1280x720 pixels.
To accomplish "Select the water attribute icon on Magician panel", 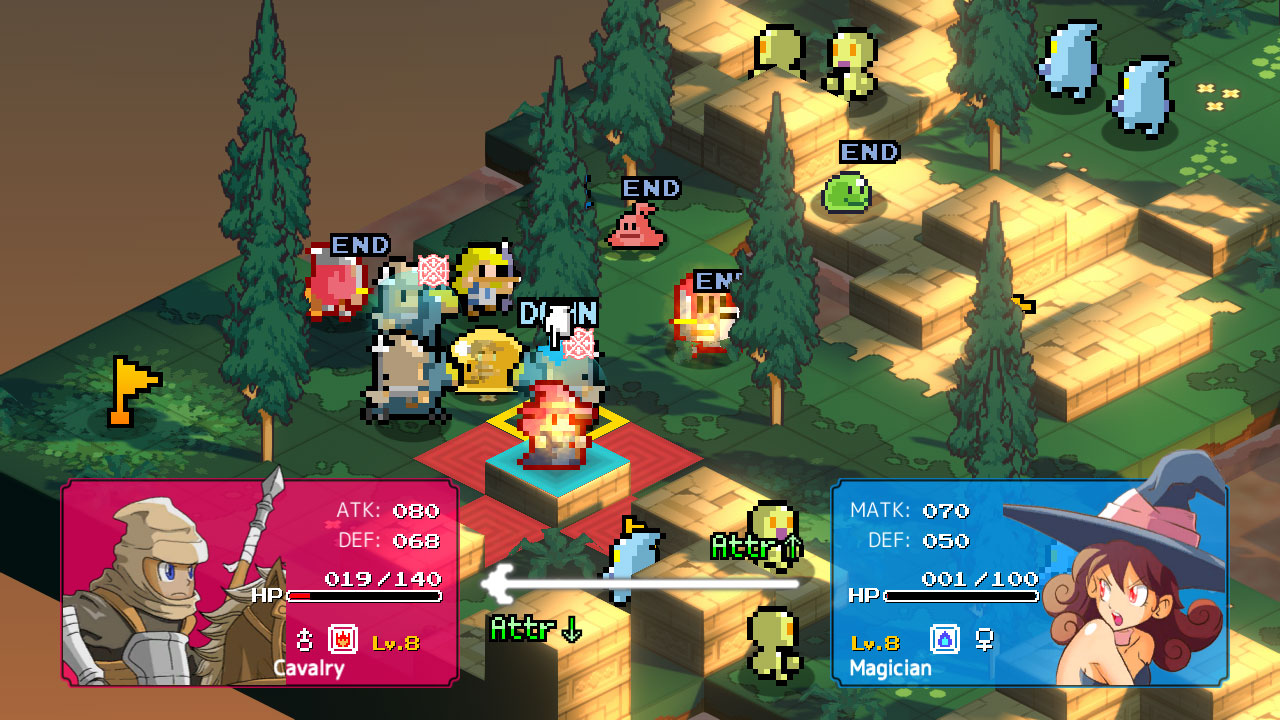I will point(945,639).
